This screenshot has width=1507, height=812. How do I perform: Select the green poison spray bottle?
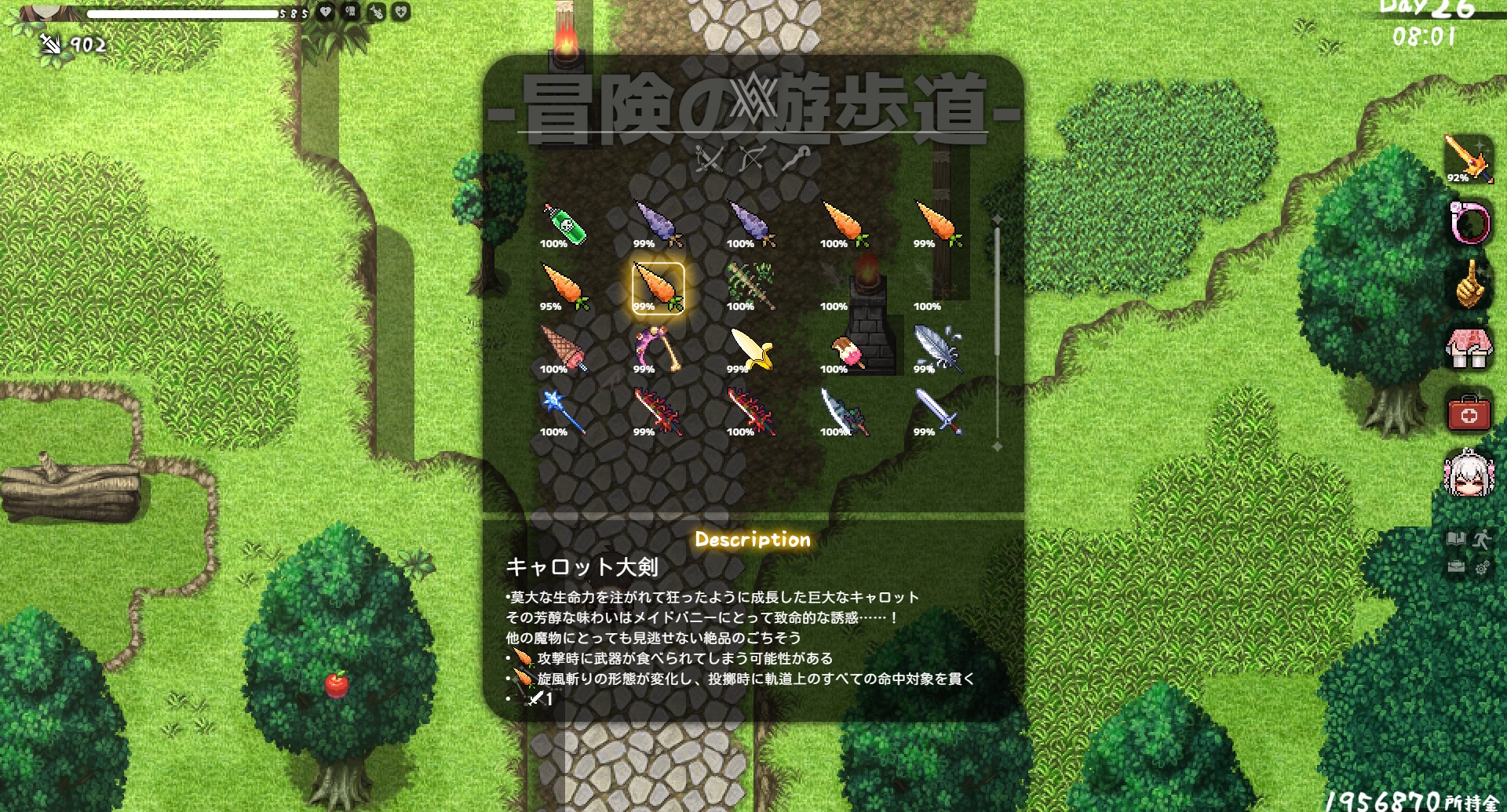(x=565, y=225)
